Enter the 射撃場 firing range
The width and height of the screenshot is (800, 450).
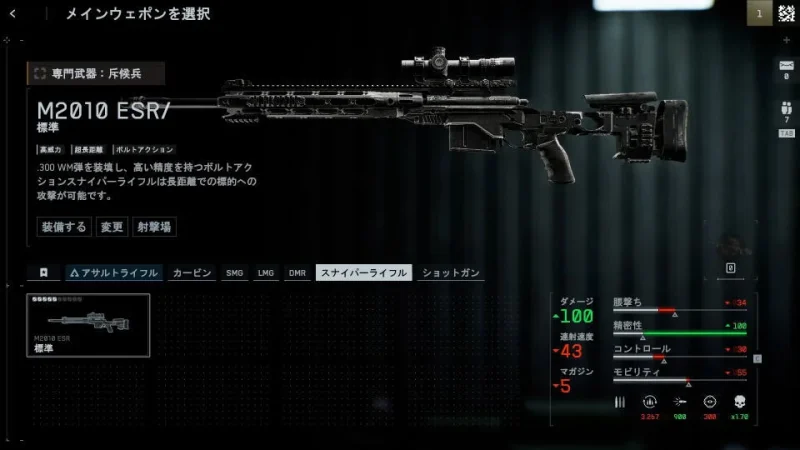[154, 227]
